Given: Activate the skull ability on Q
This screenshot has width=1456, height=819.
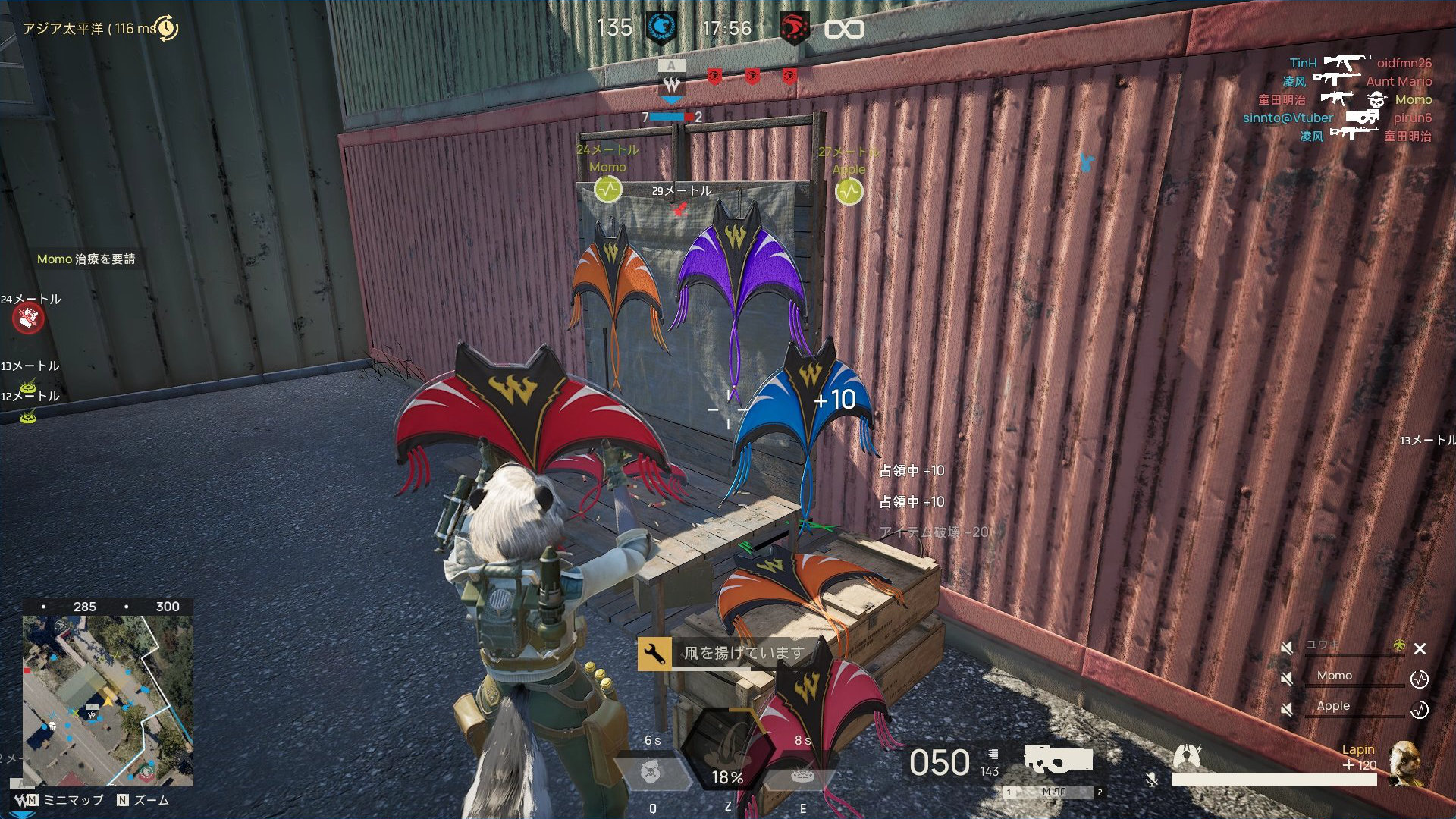Looking at the screenshot, I should coord(651,773).
